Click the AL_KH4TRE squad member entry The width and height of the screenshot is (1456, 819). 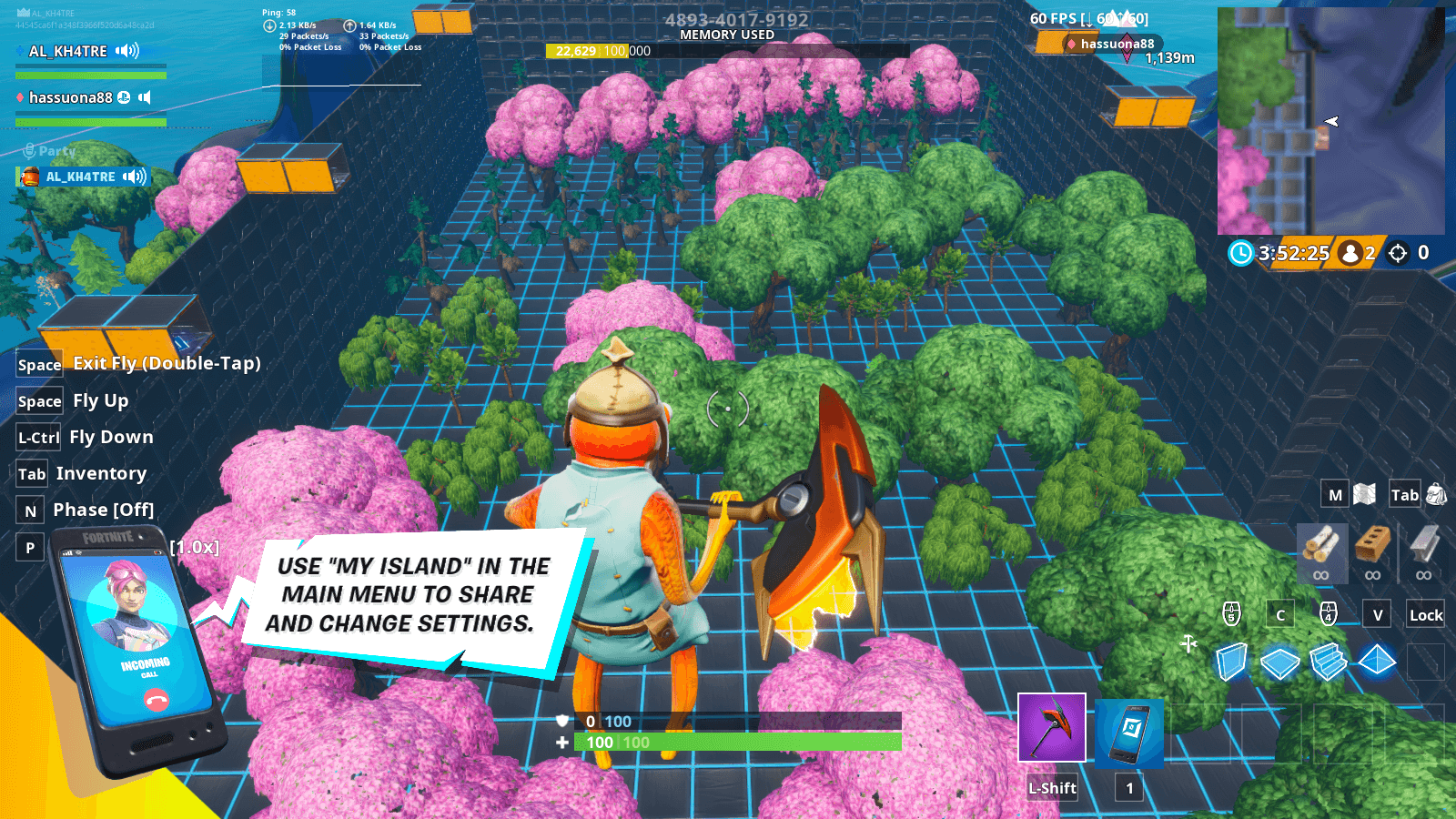(x=68, y=51)
